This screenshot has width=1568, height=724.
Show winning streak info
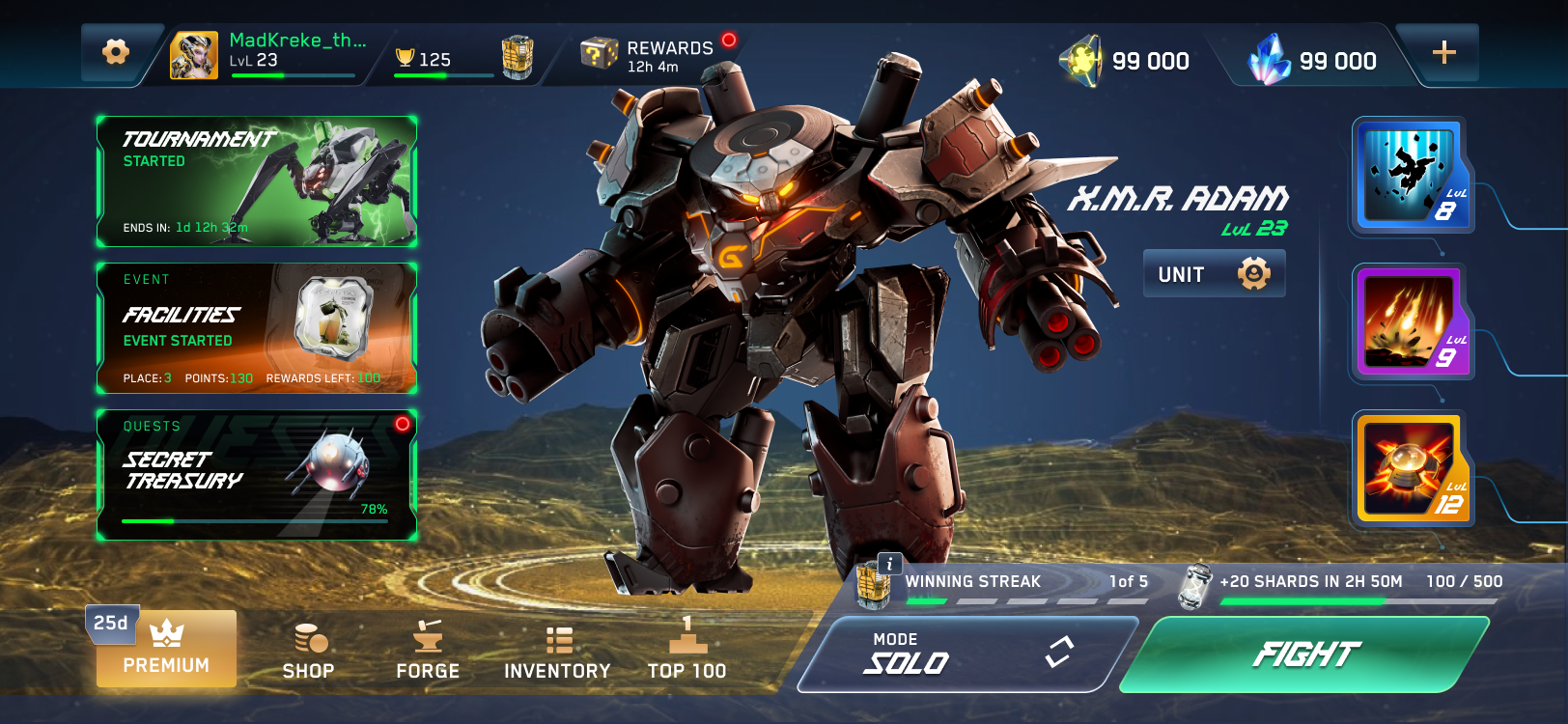(889, 564)
